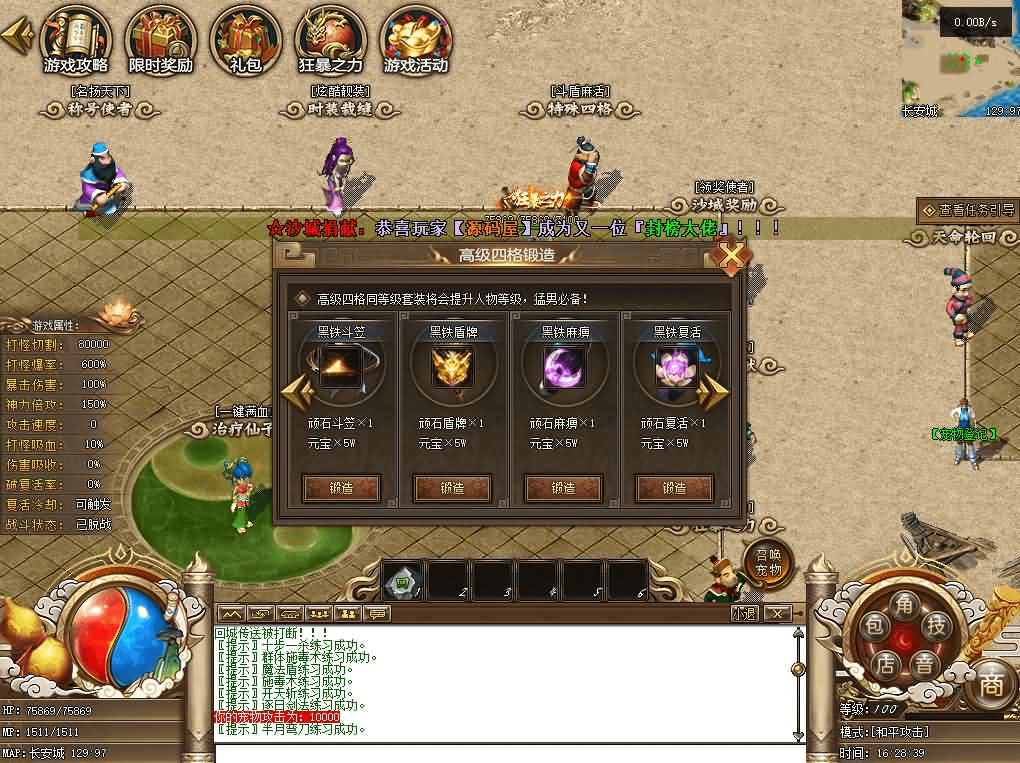Open the 礼包 gift pack menu
Viewport: 1020px width, 763px height.
245,40
